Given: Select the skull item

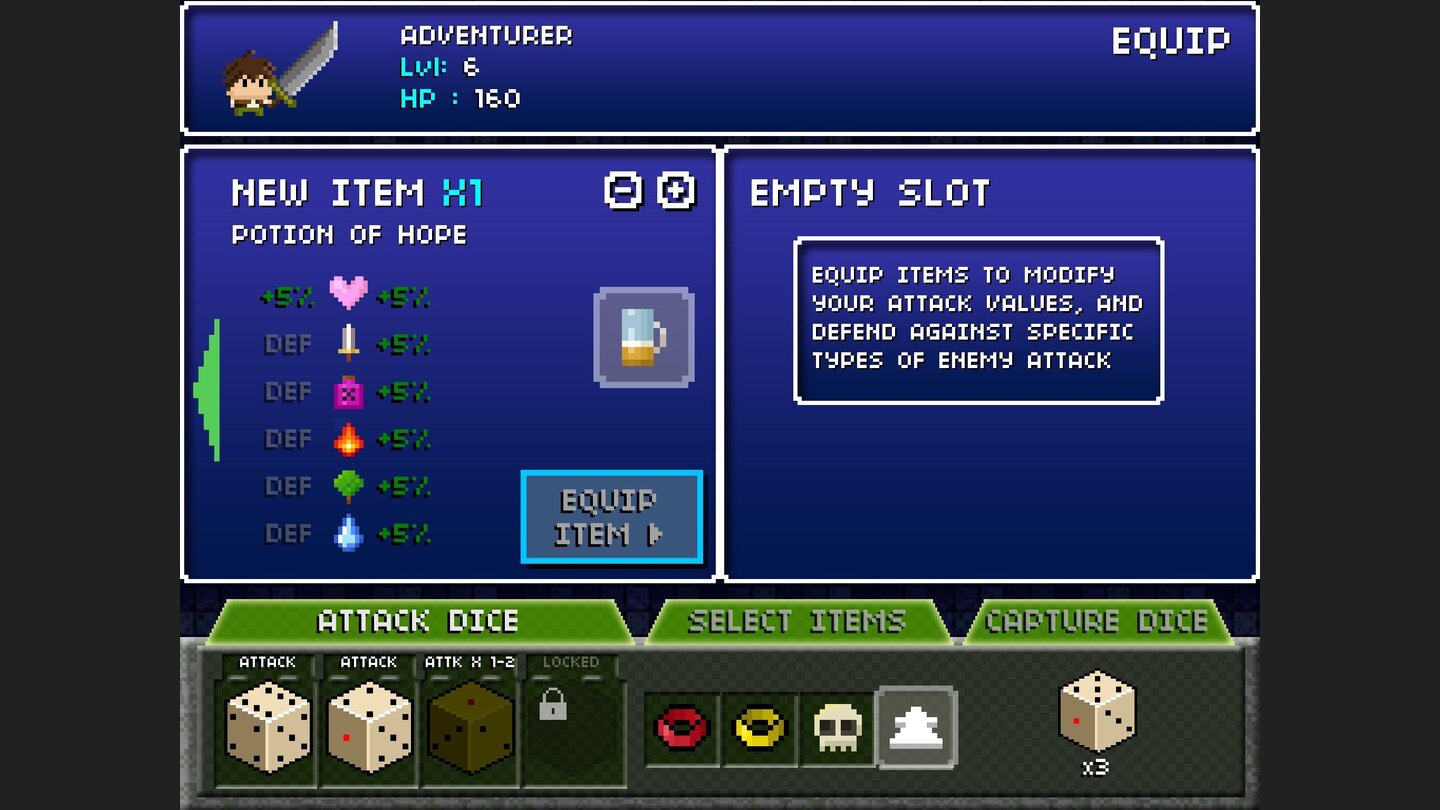Looking at the screenshot, I should [837, 730].
